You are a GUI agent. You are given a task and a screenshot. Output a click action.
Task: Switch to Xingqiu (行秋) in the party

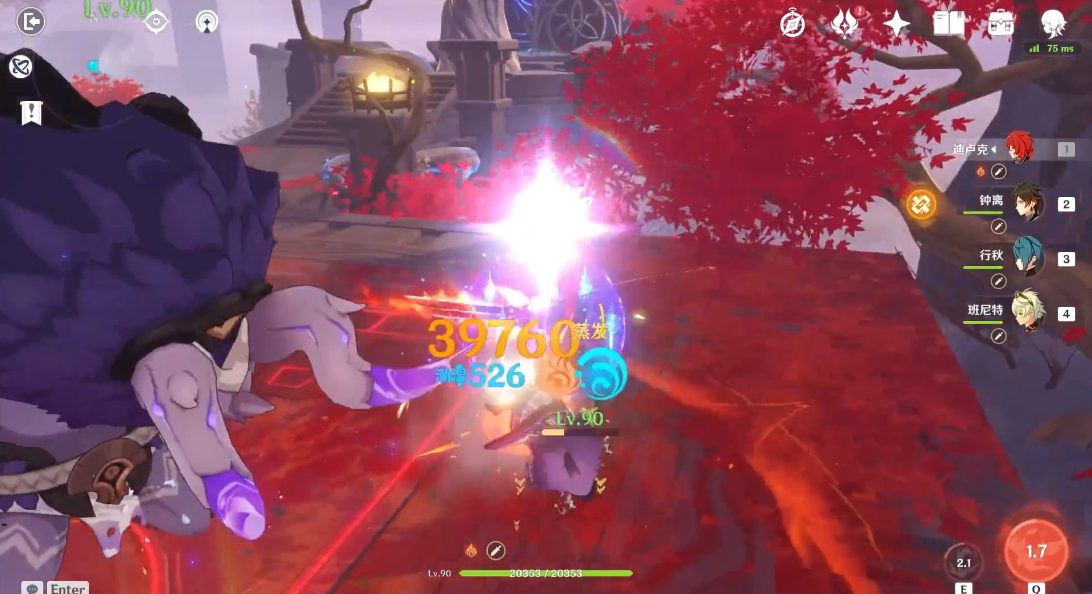click(1028, 258)
